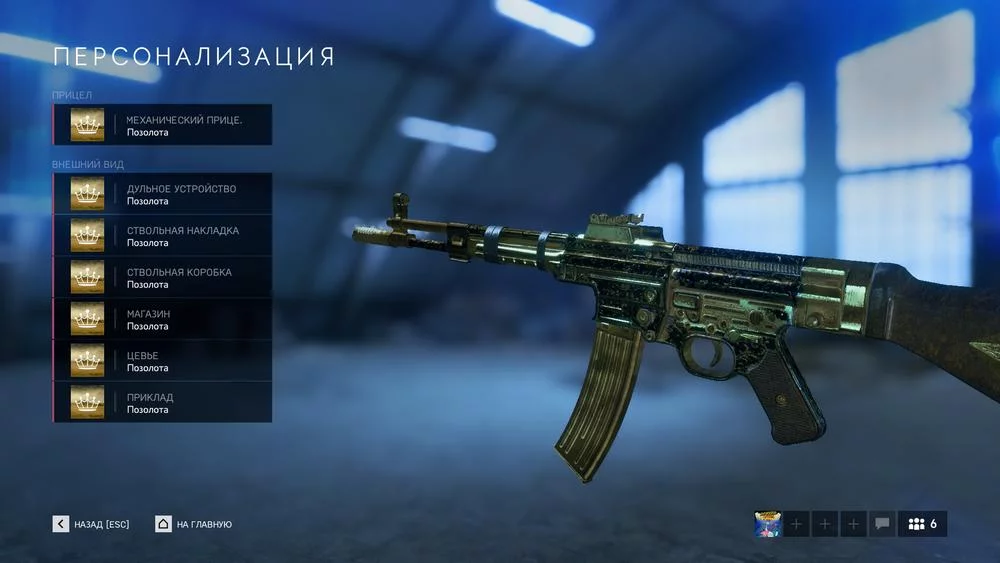The height and width of the screenshot is (563, 1000).
Task: Pick the Цевье customization entry
Action: (x=162, y=361)
